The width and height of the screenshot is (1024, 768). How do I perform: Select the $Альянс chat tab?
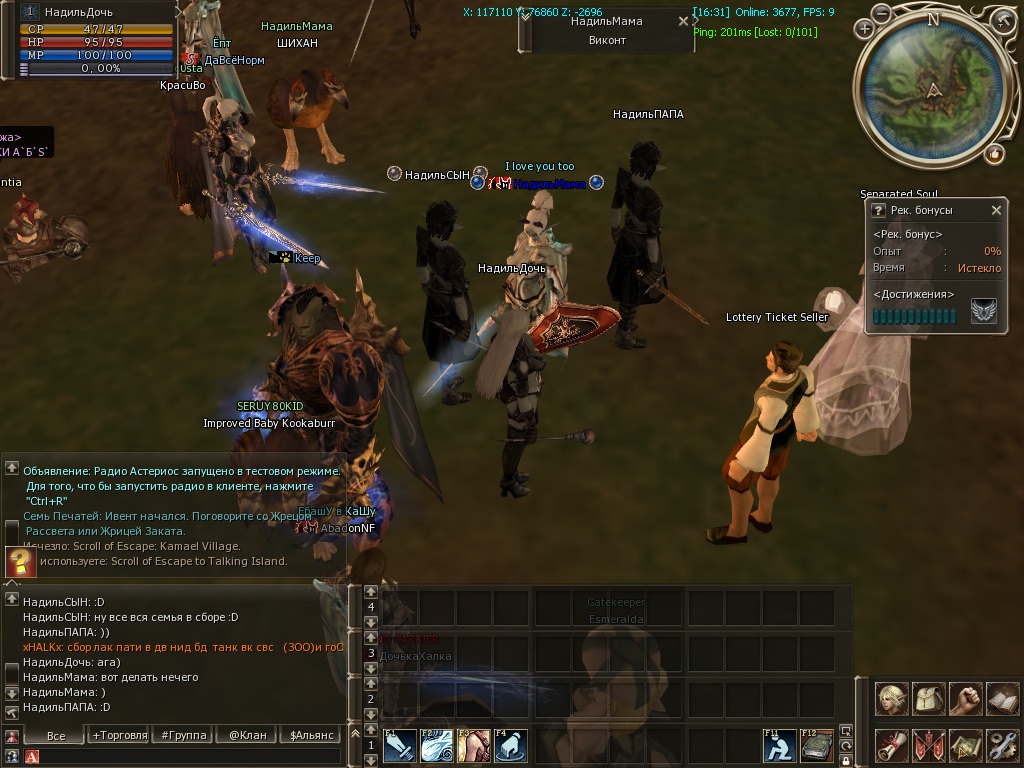click(x=310, y=735)
